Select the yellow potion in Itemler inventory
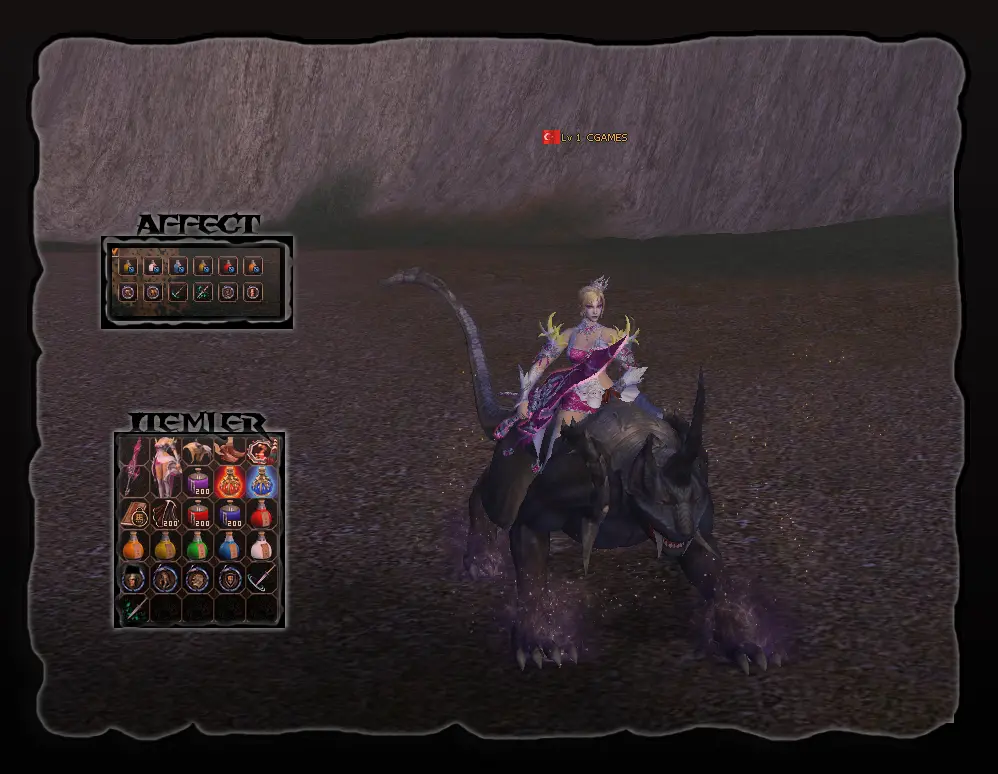 [x=166, y=547]
